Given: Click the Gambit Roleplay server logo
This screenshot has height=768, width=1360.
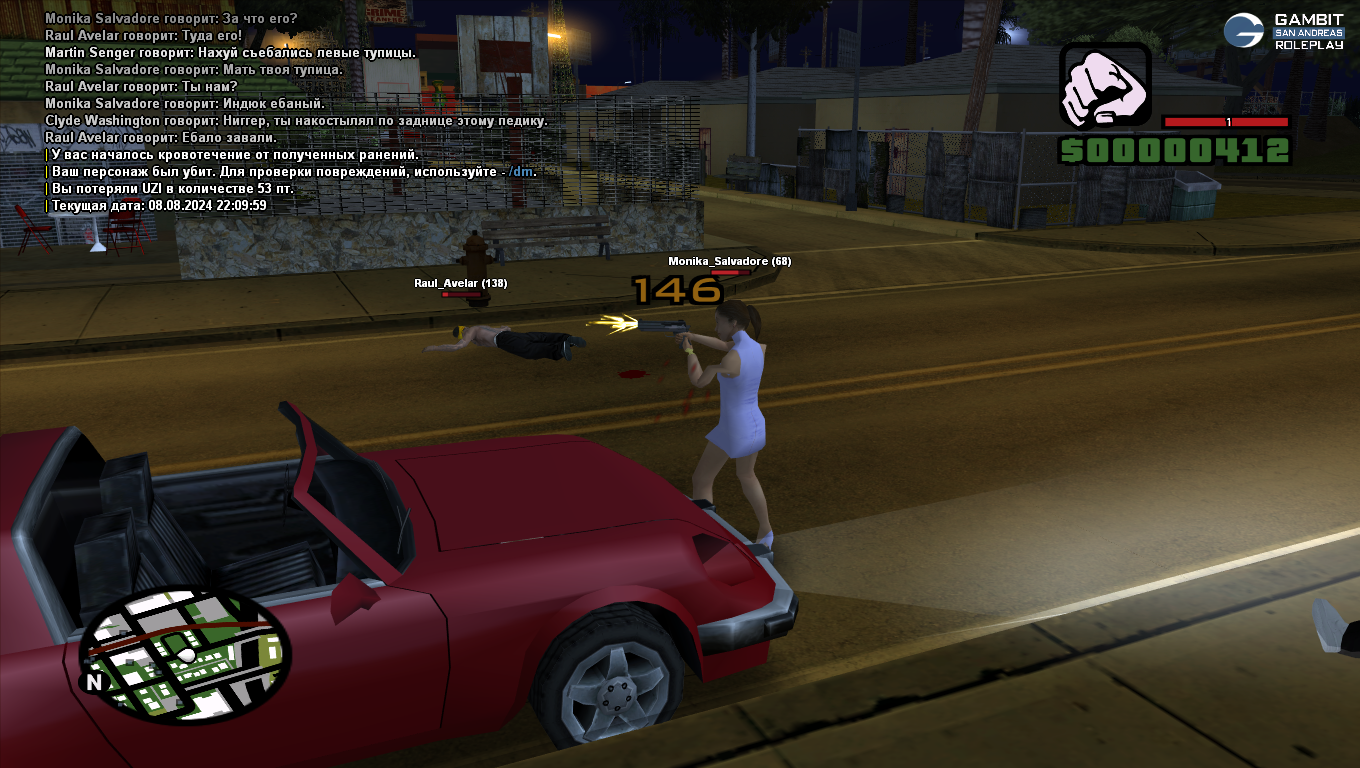Looking at the screenshot, I should click(1284, 31).
